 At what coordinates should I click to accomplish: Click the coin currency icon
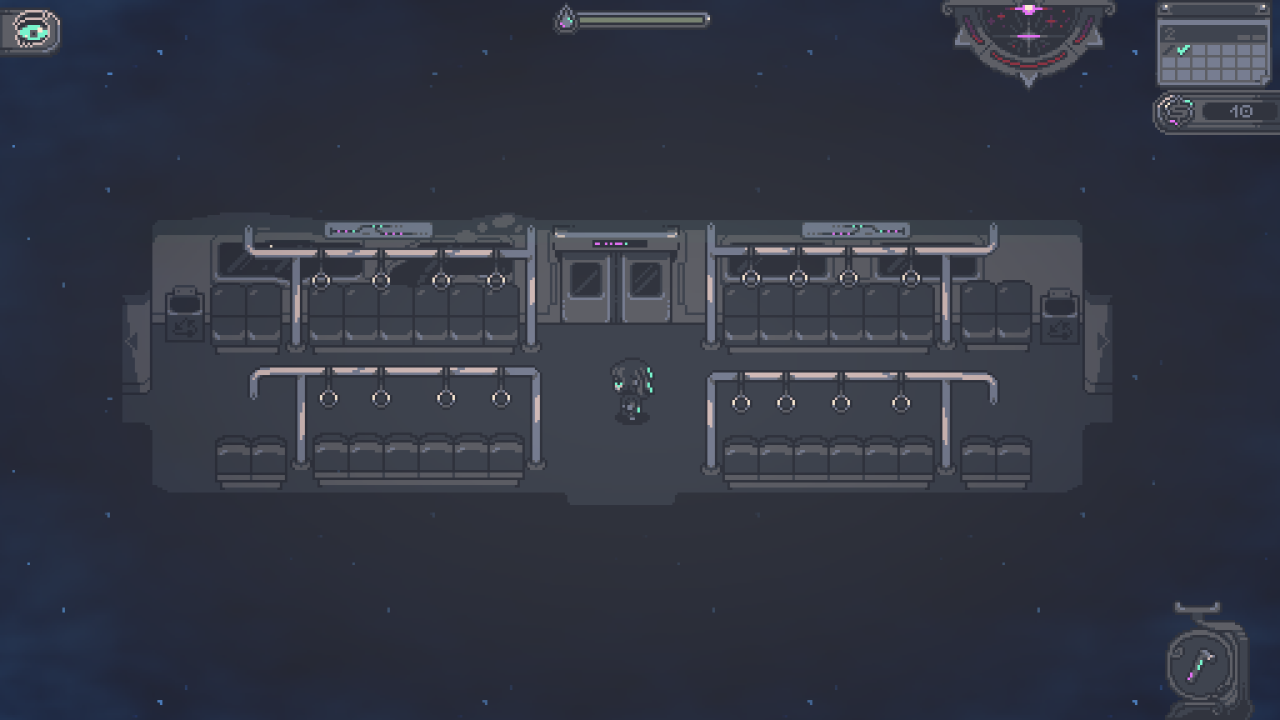[1177, 112]
